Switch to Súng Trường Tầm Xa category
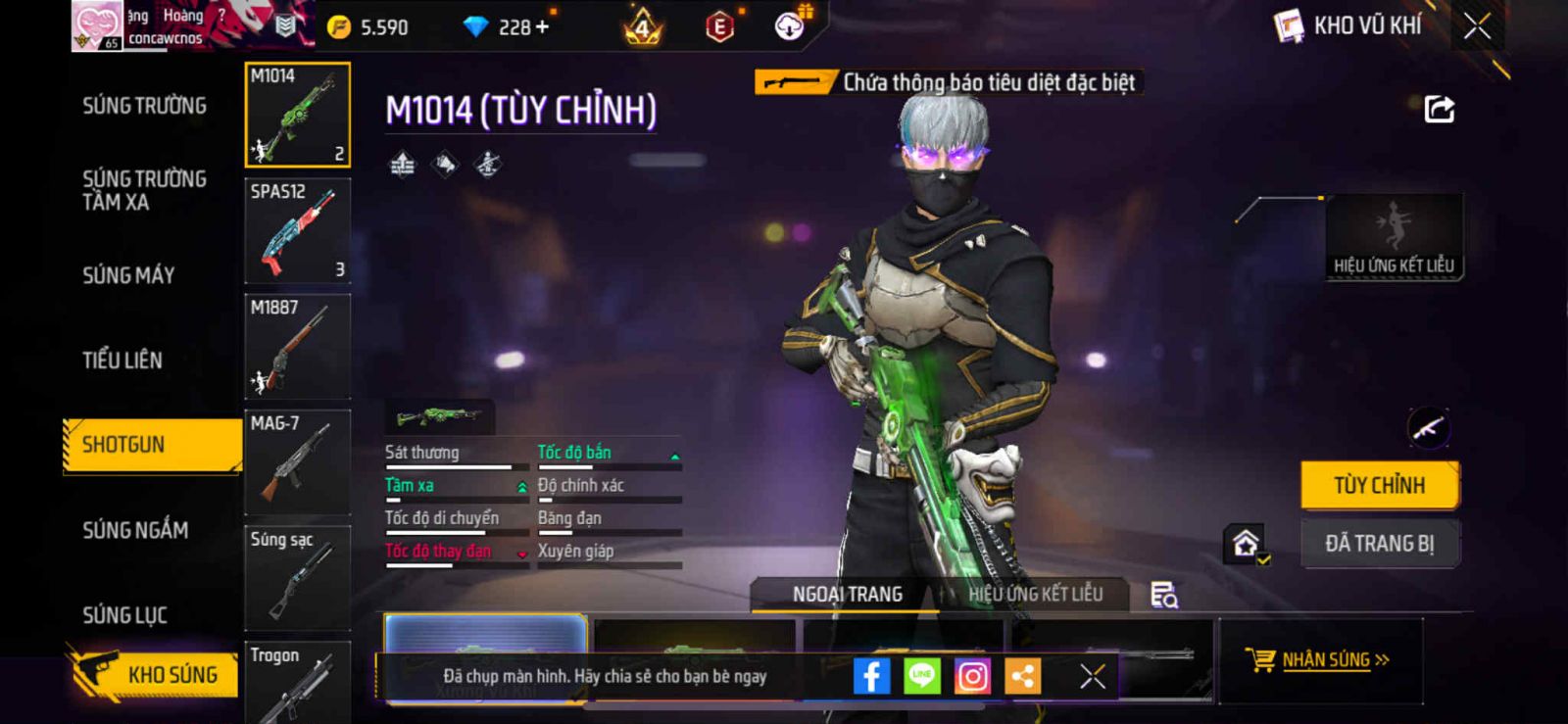This screenshot has width=1568, height=724. [144, 190]
